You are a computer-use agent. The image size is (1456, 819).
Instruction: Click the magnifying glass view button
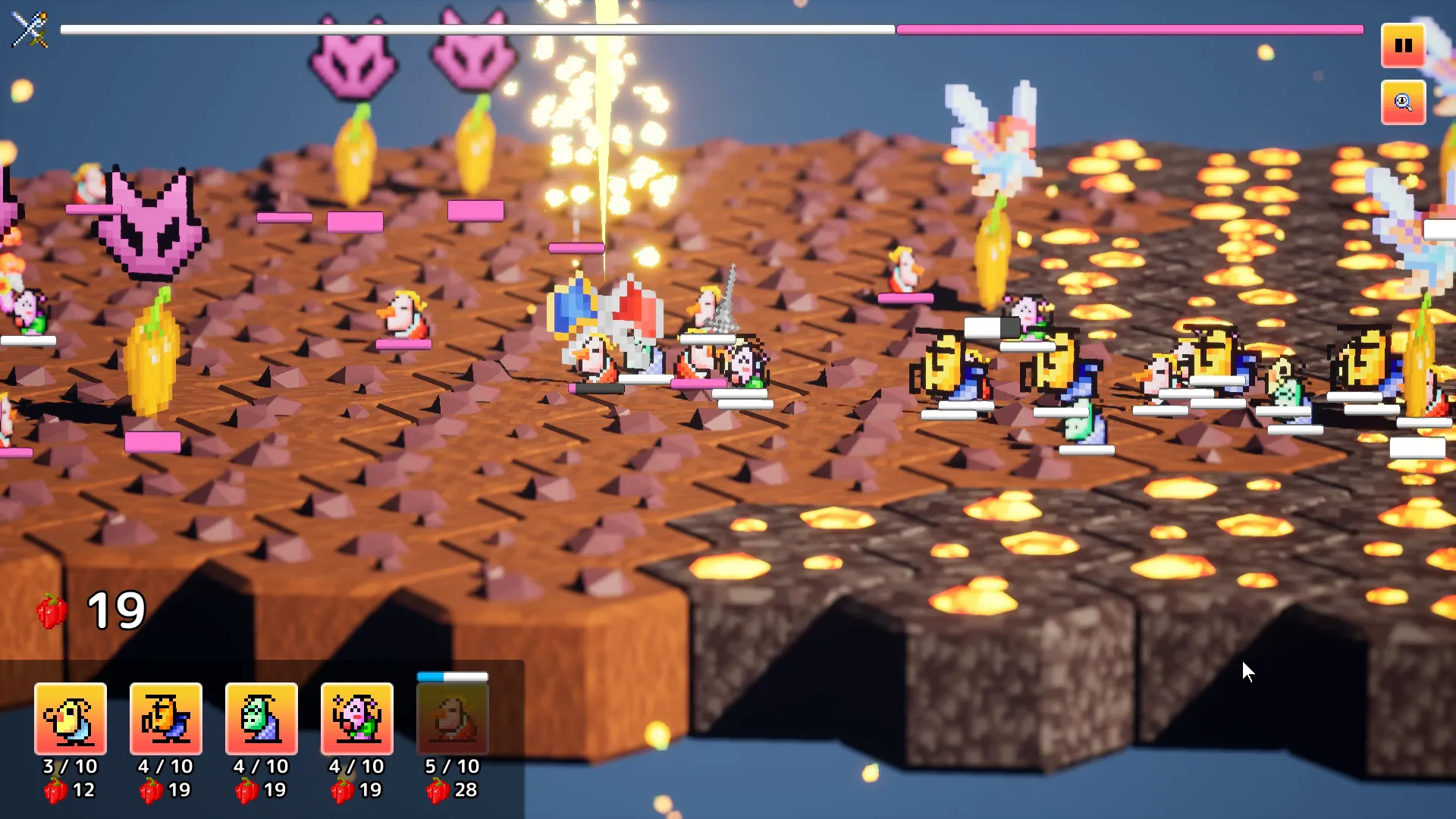[1403, 102]
